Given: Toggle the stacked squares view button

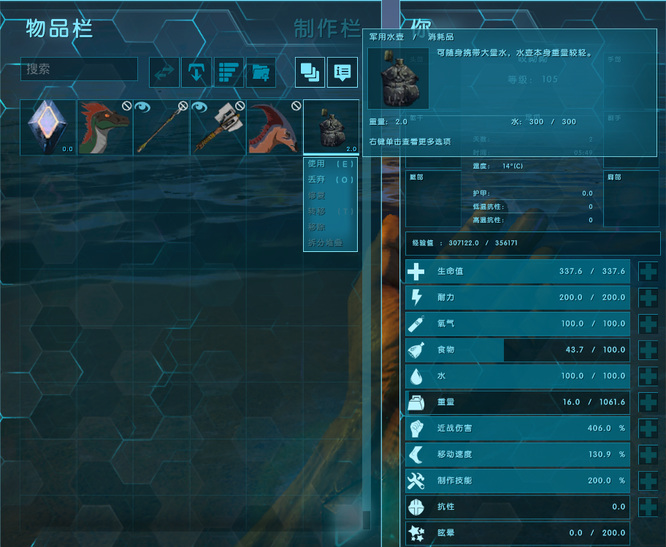Looking at the screenshot, I should pos(310,72).
